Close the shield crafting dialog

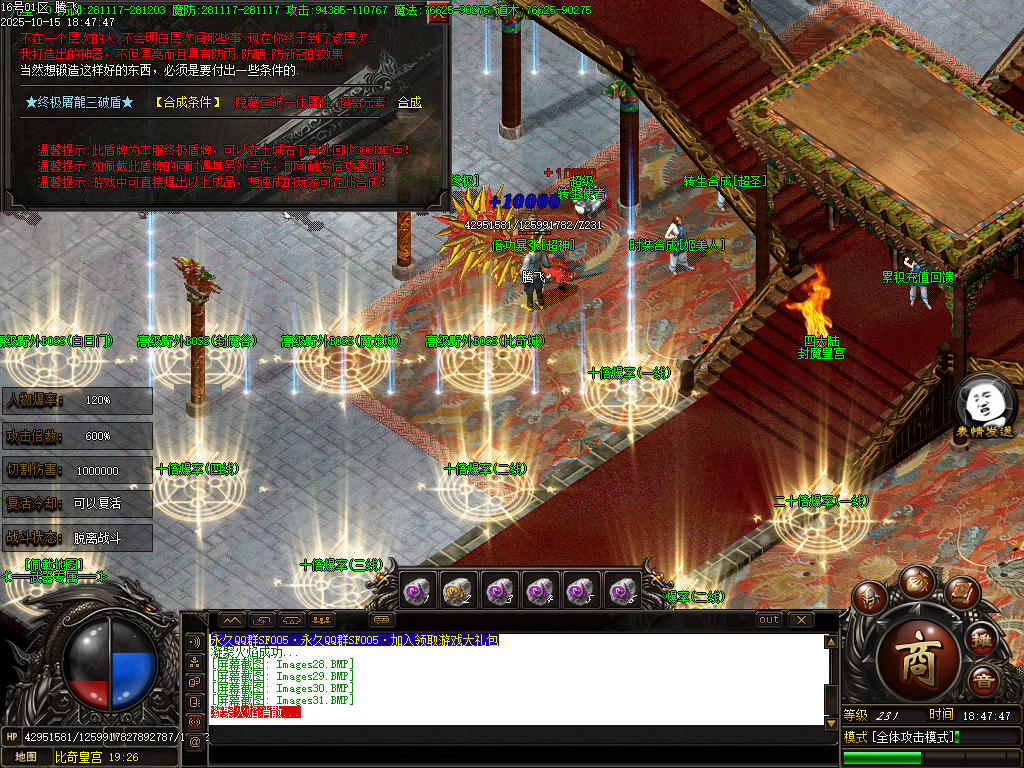[x=437, y=14]
